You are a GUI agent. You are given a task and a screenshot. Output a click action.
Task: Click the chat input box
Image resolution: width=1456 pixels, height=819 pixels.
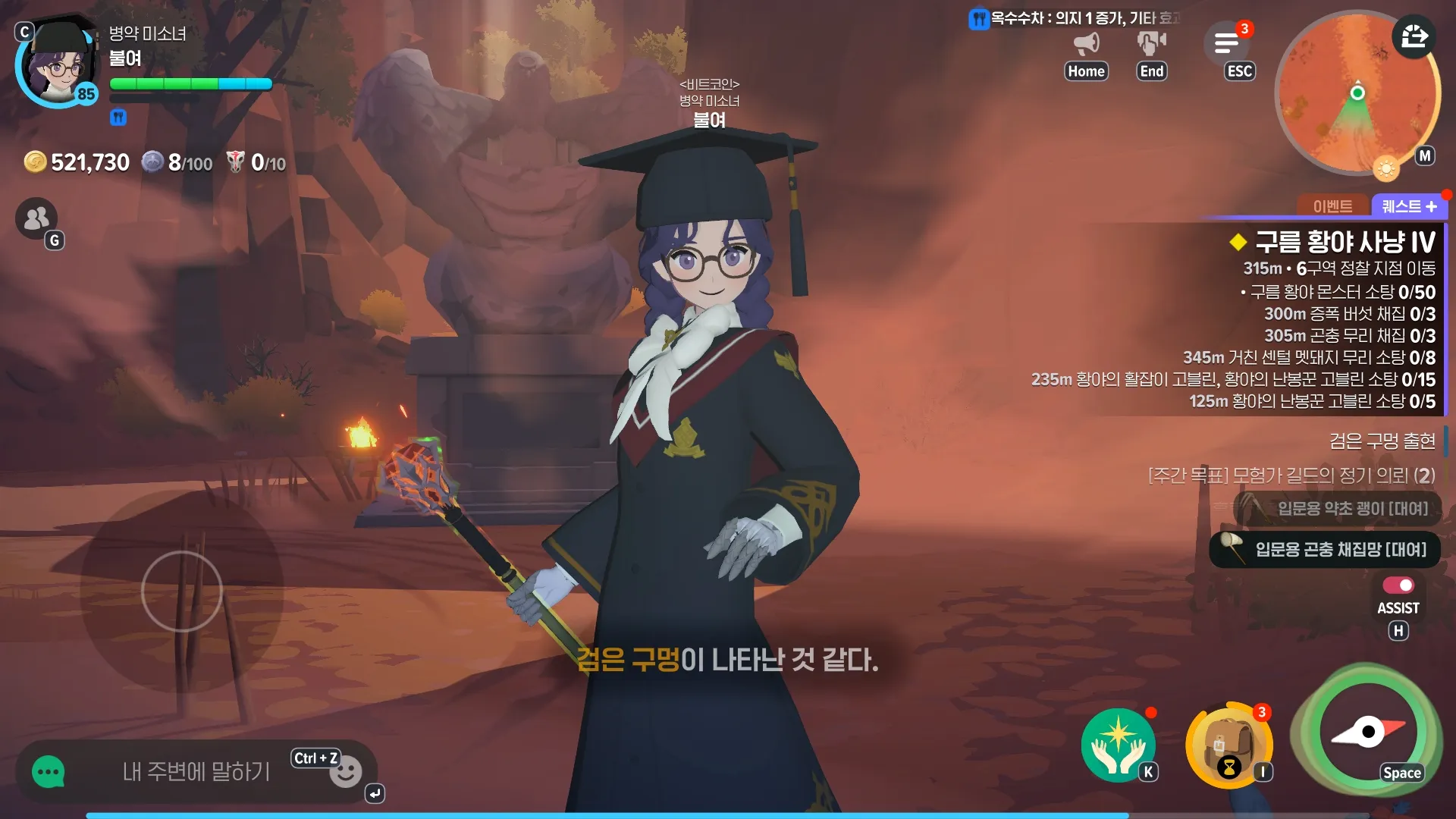pos(196,772)
